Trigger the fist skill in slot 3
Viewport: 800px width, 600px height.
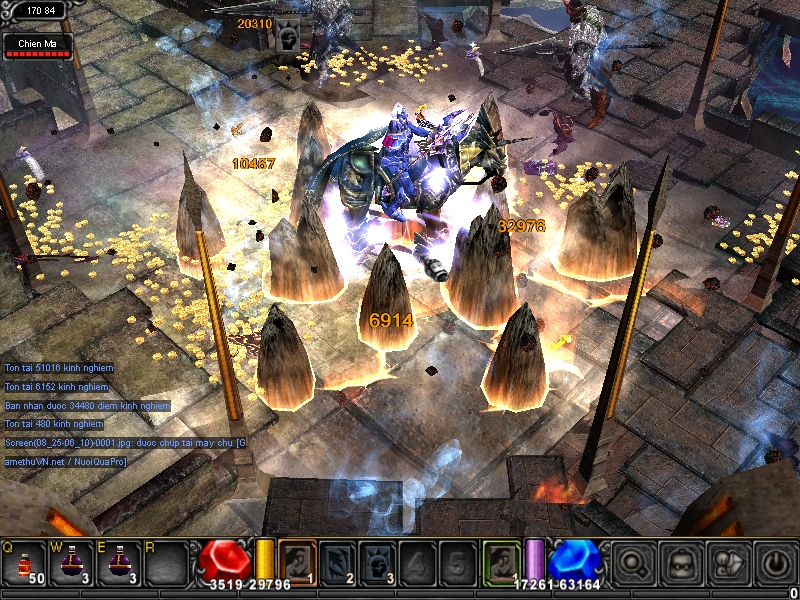point(377,562)
